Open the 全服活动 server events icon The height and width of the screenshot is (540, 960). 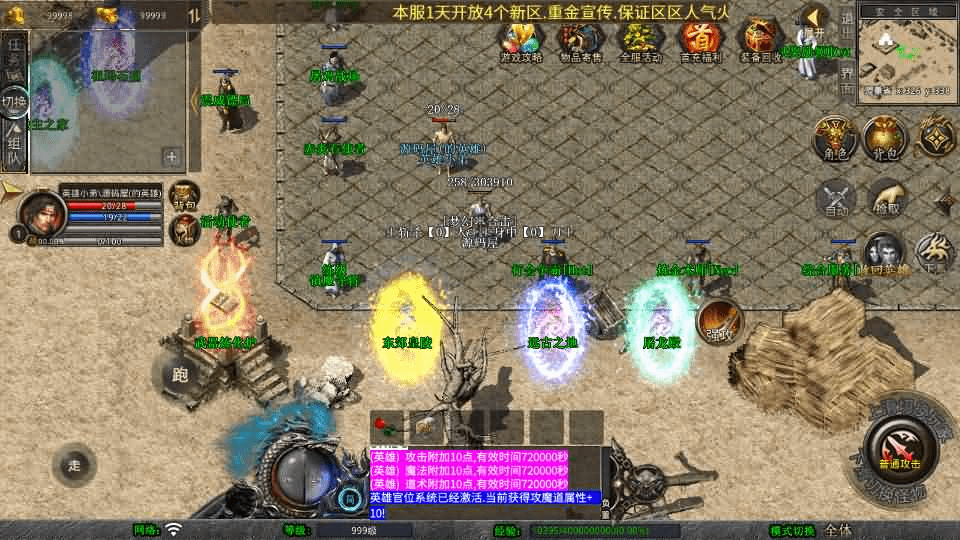click(x=640, y=40)
